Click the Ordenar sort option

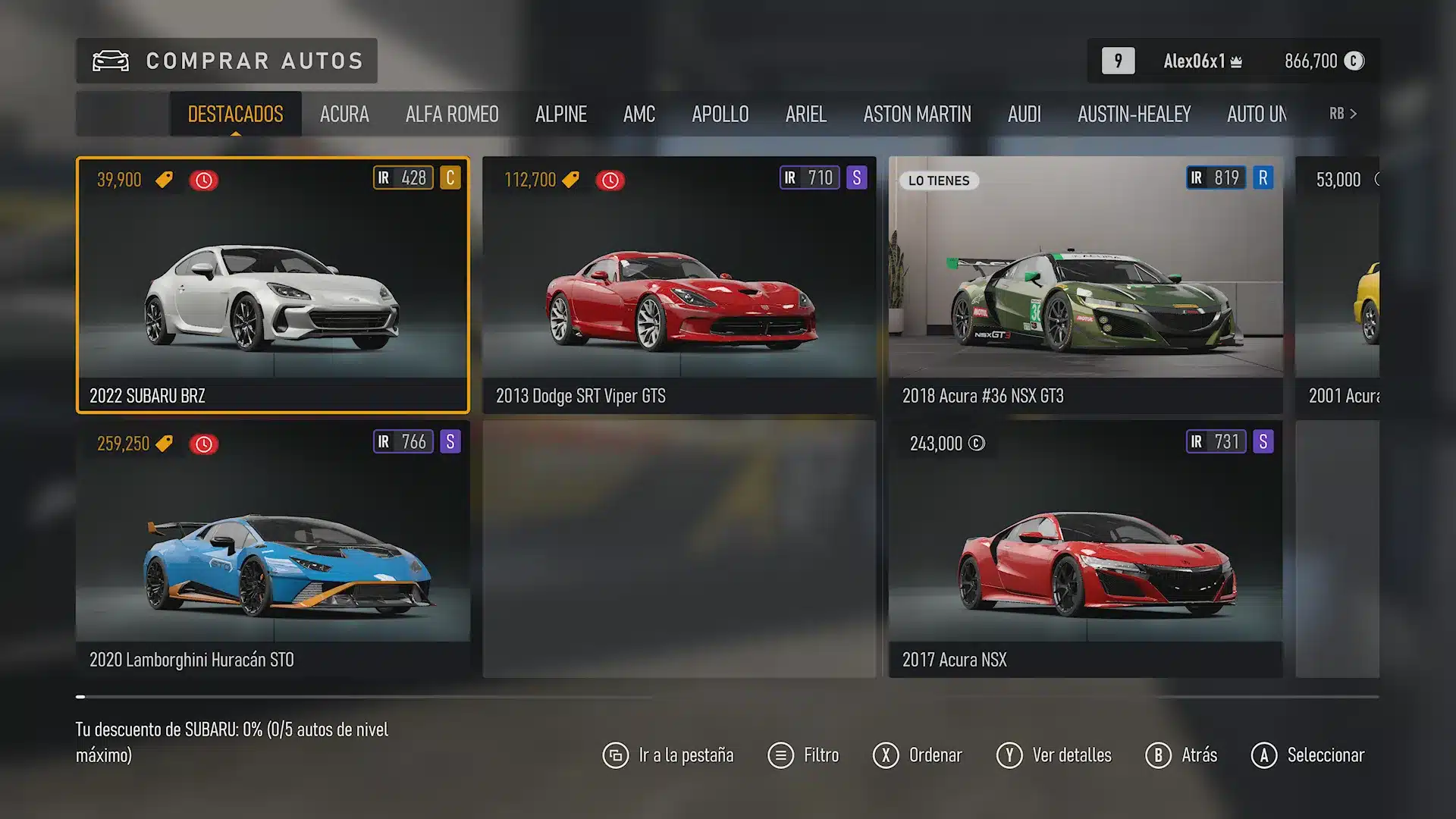[x=918, y=755]
